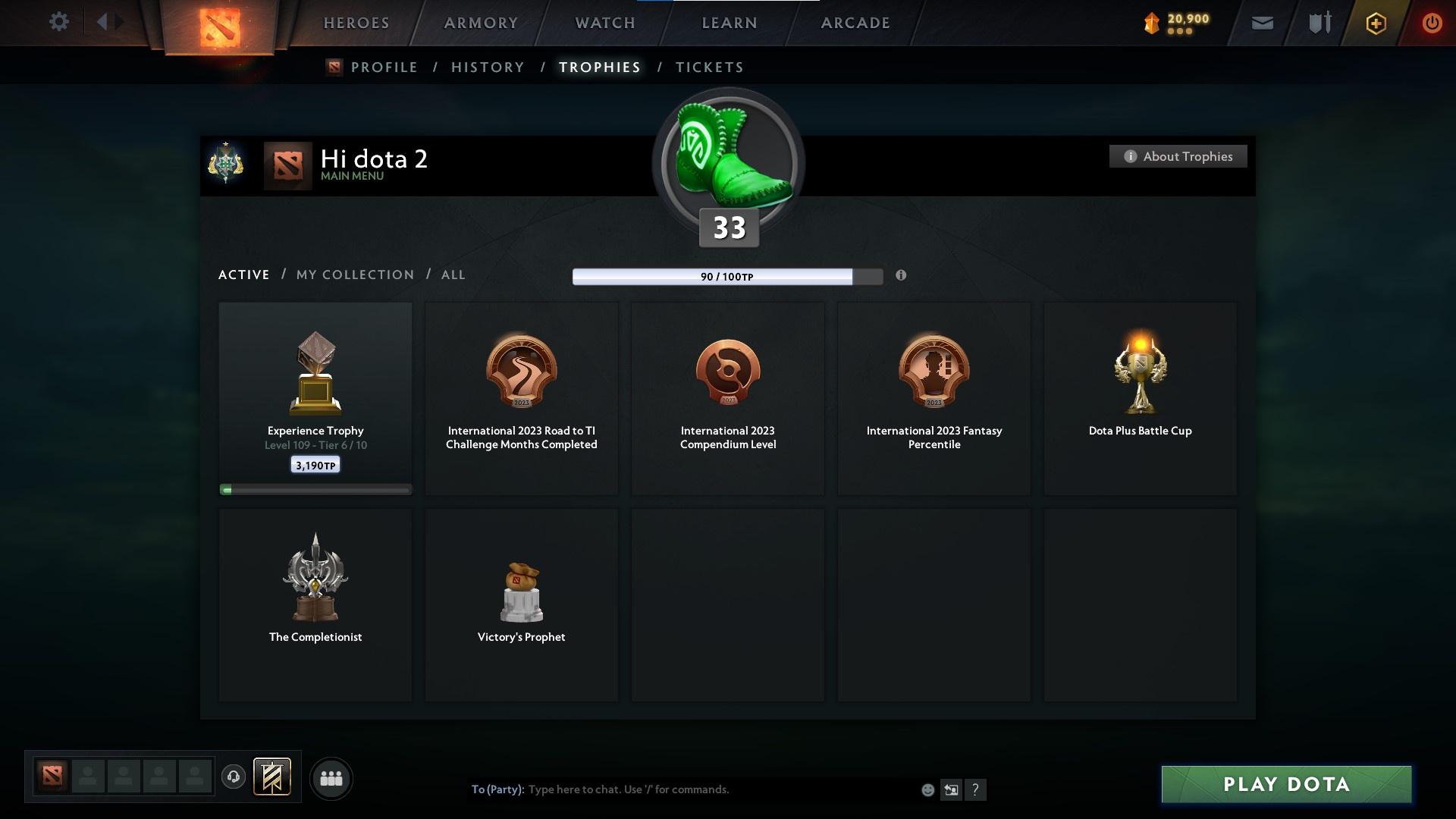Click the power/logout button
1456x819 pixels.
[x=1432, y=23]
